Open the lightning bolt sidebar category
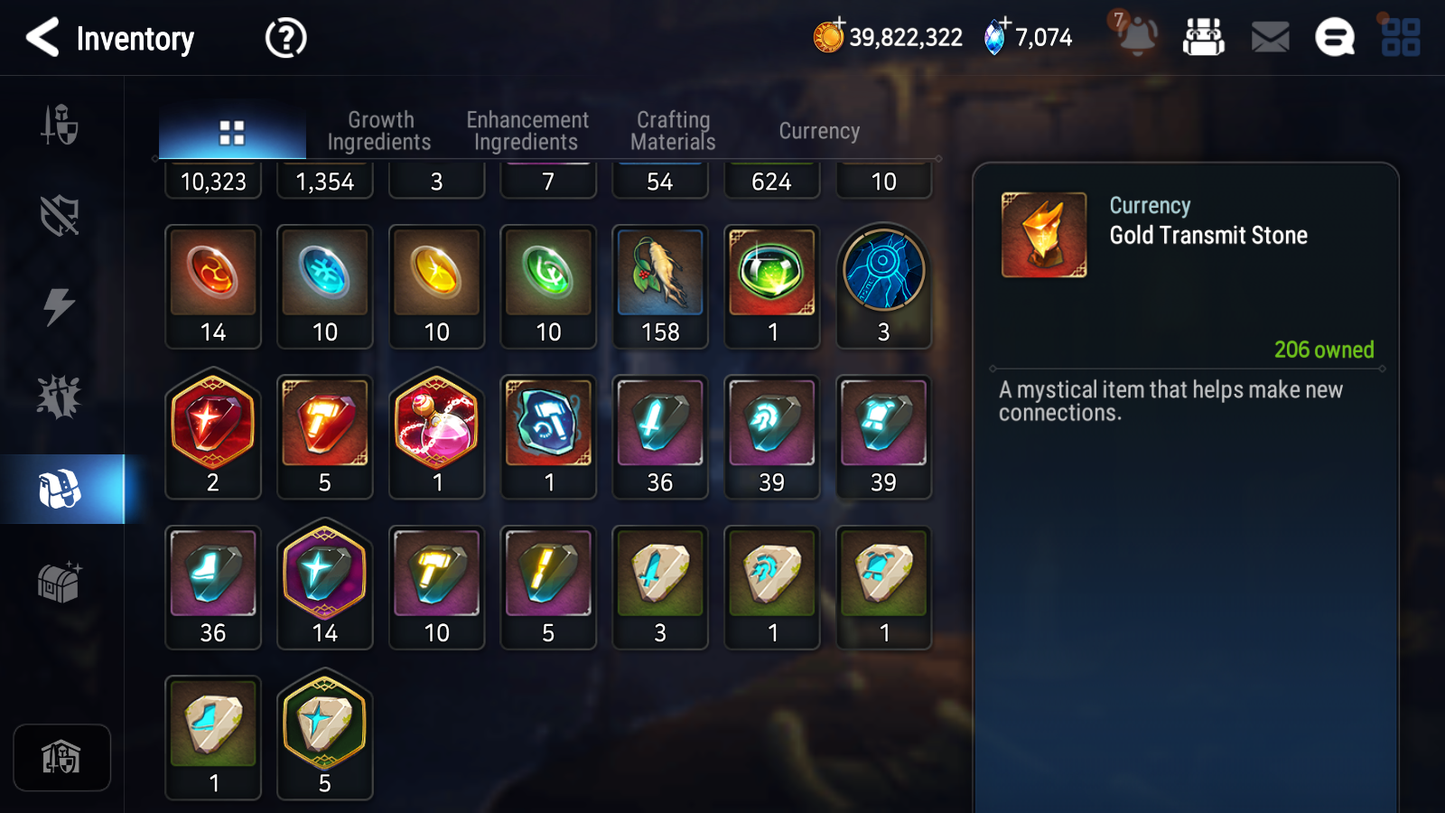The width and height of the screenshot is (1445, 813). [x=59, y=306]
